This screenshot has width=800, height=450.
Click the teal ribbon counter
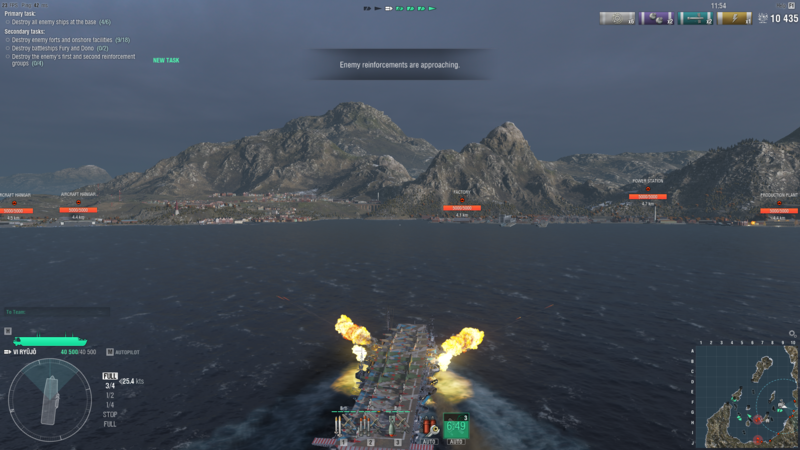pos(695,18)
